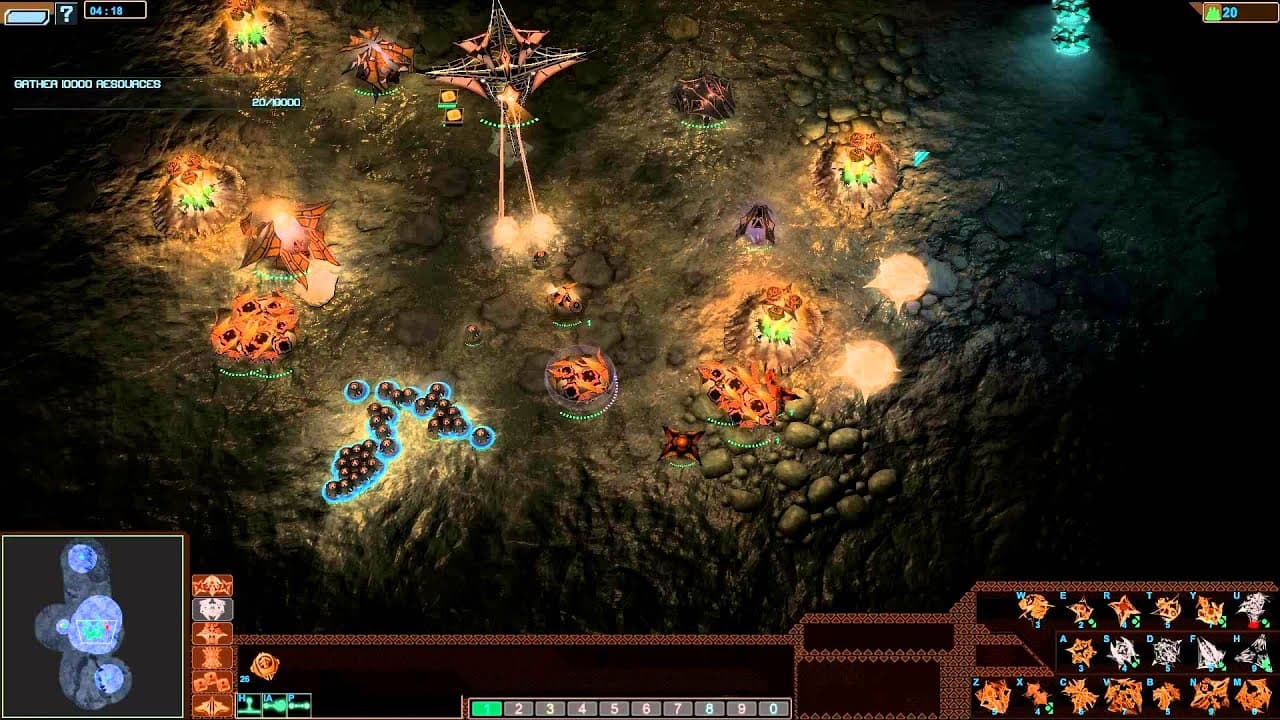
Task: Select control group 5 slot
Action: pos(614,709)
